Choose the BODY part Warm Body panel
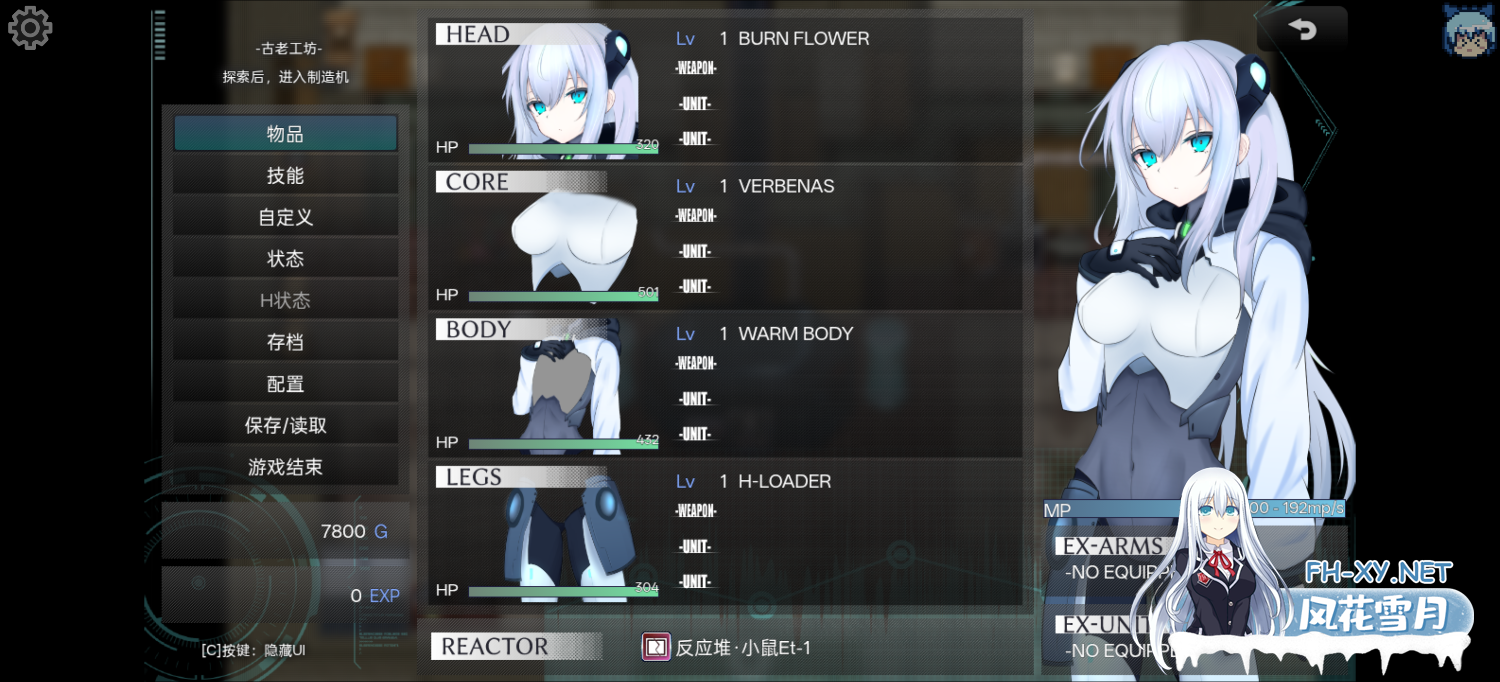Viewport: 1500px width, 682px height. (725, 385)
